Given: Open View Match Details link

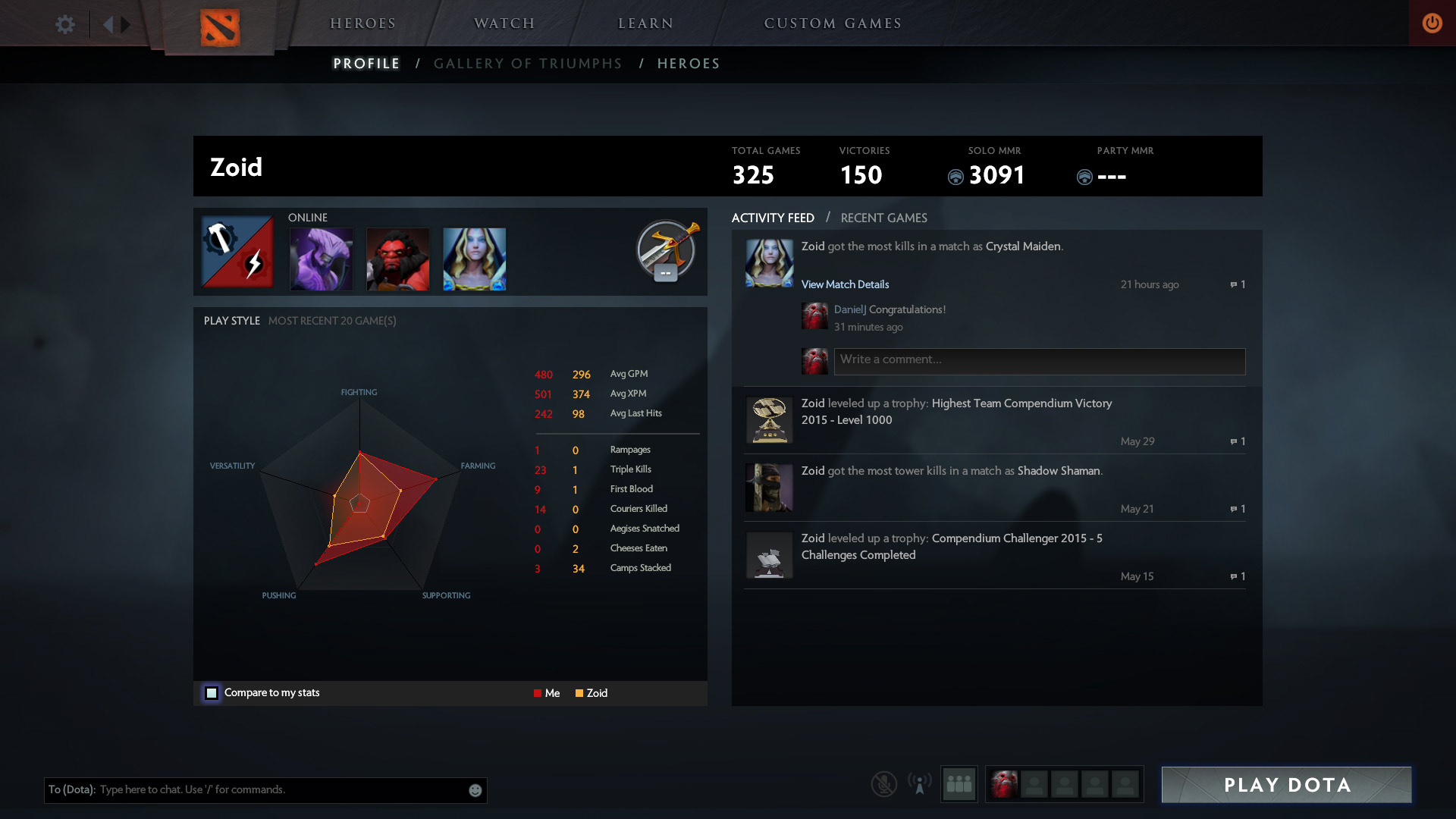Looking at the screenshot, I should pyautogui.click(x=845, y=284).
